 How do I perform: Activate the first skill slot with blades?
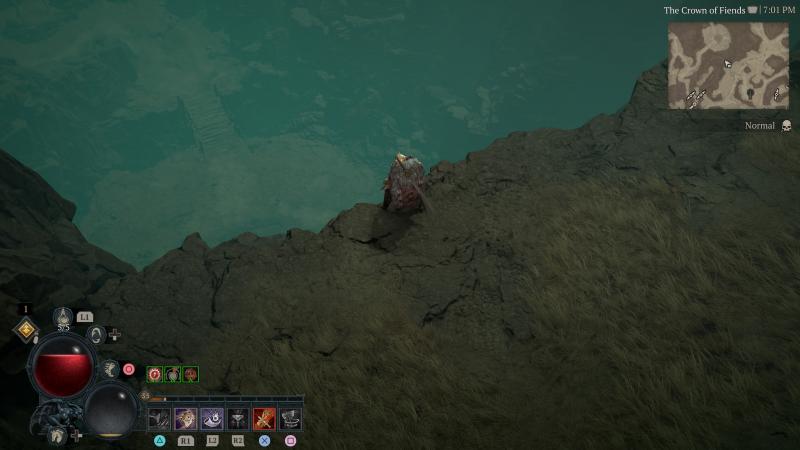[160, 419]
